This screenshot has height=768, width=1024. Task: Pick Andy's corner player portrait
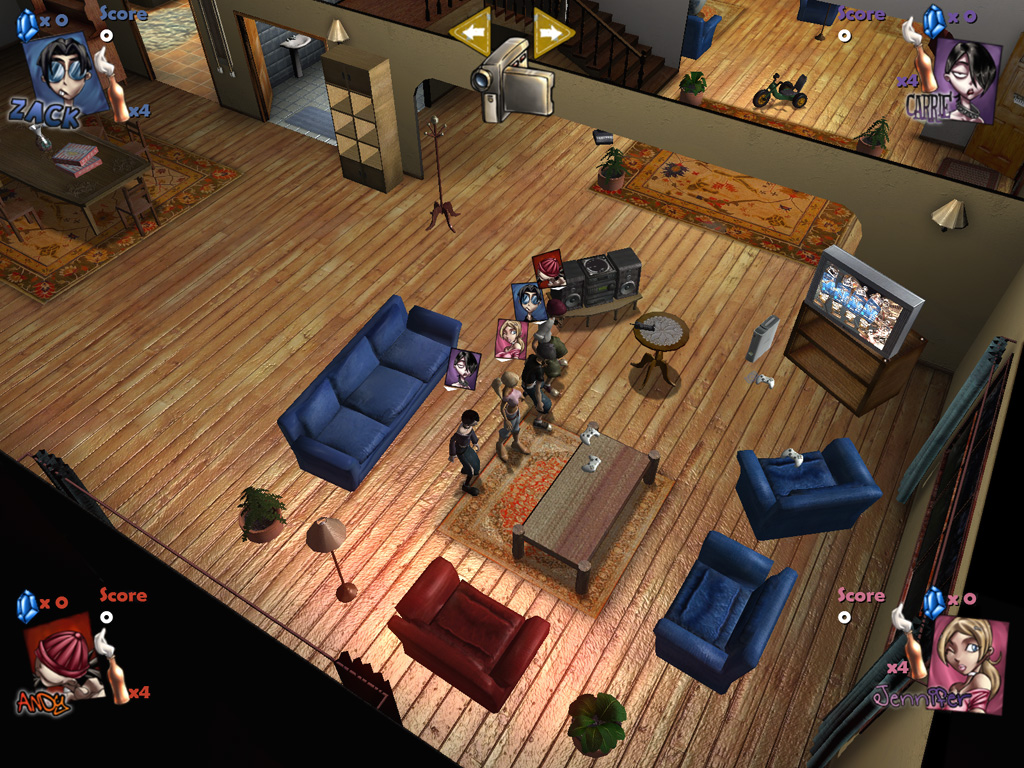[63, 656]
